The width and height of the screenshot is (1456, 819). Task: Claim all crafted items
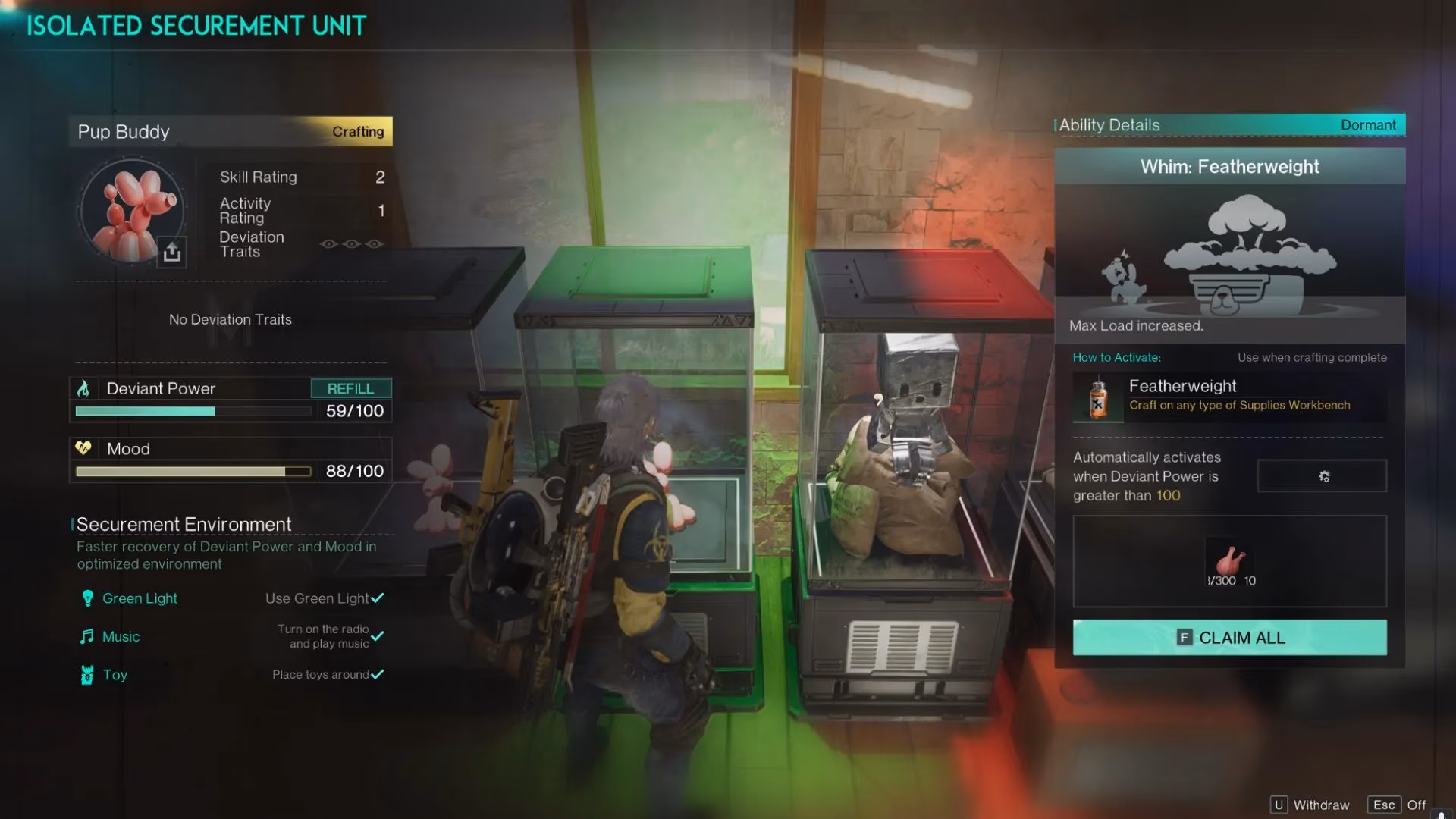[x=1229, y=638]
